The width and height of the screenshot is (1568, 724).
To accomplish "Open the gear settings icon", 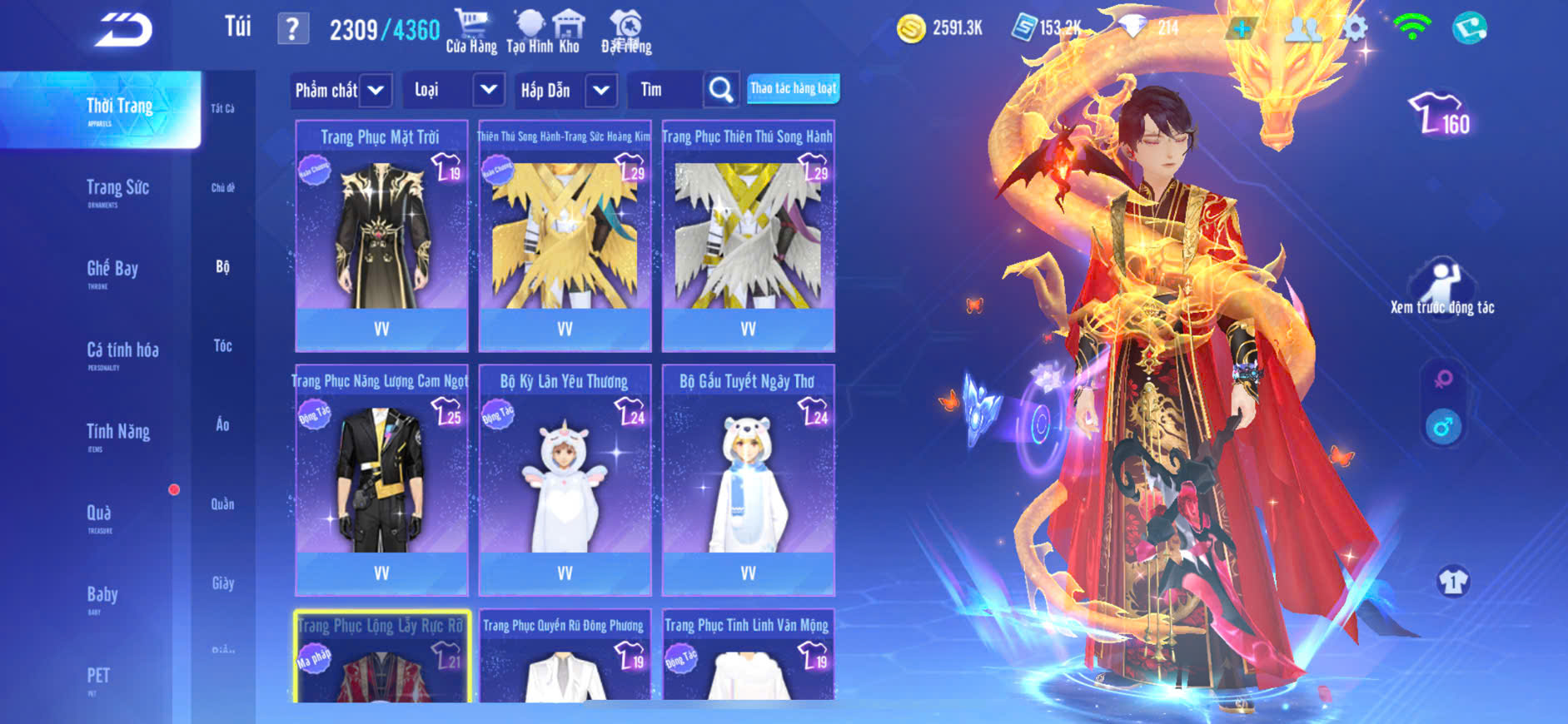I will pyautogui.click(x=1355, y=28).
